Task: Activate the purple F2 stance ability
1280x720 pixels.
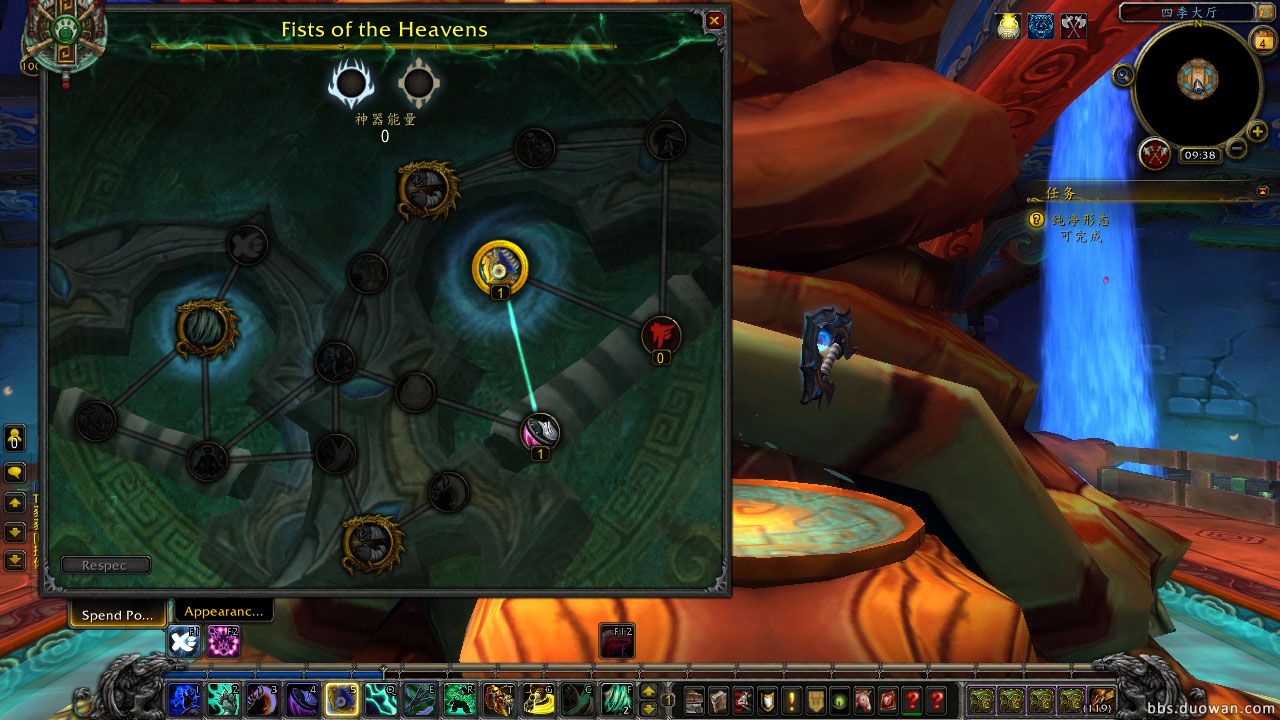Action: point(222,642)
